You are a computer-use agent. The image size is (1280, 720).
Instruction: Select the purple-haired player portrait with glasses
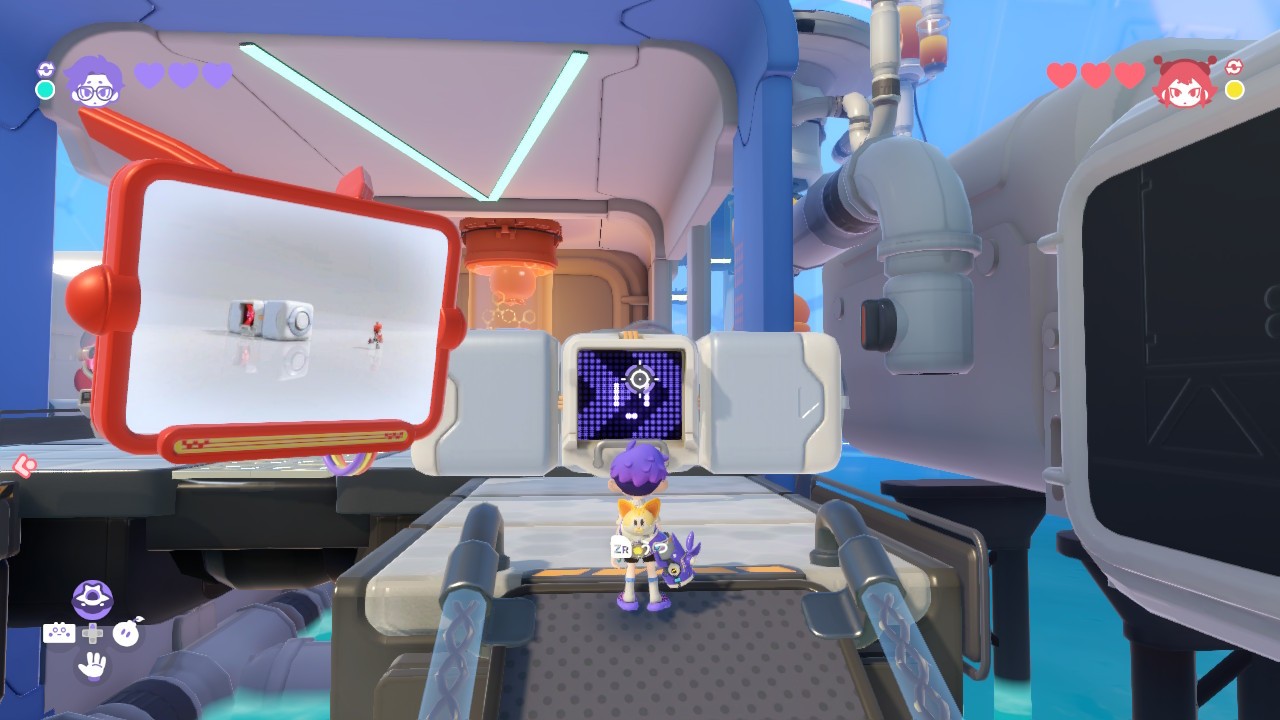tap(94, 81)
